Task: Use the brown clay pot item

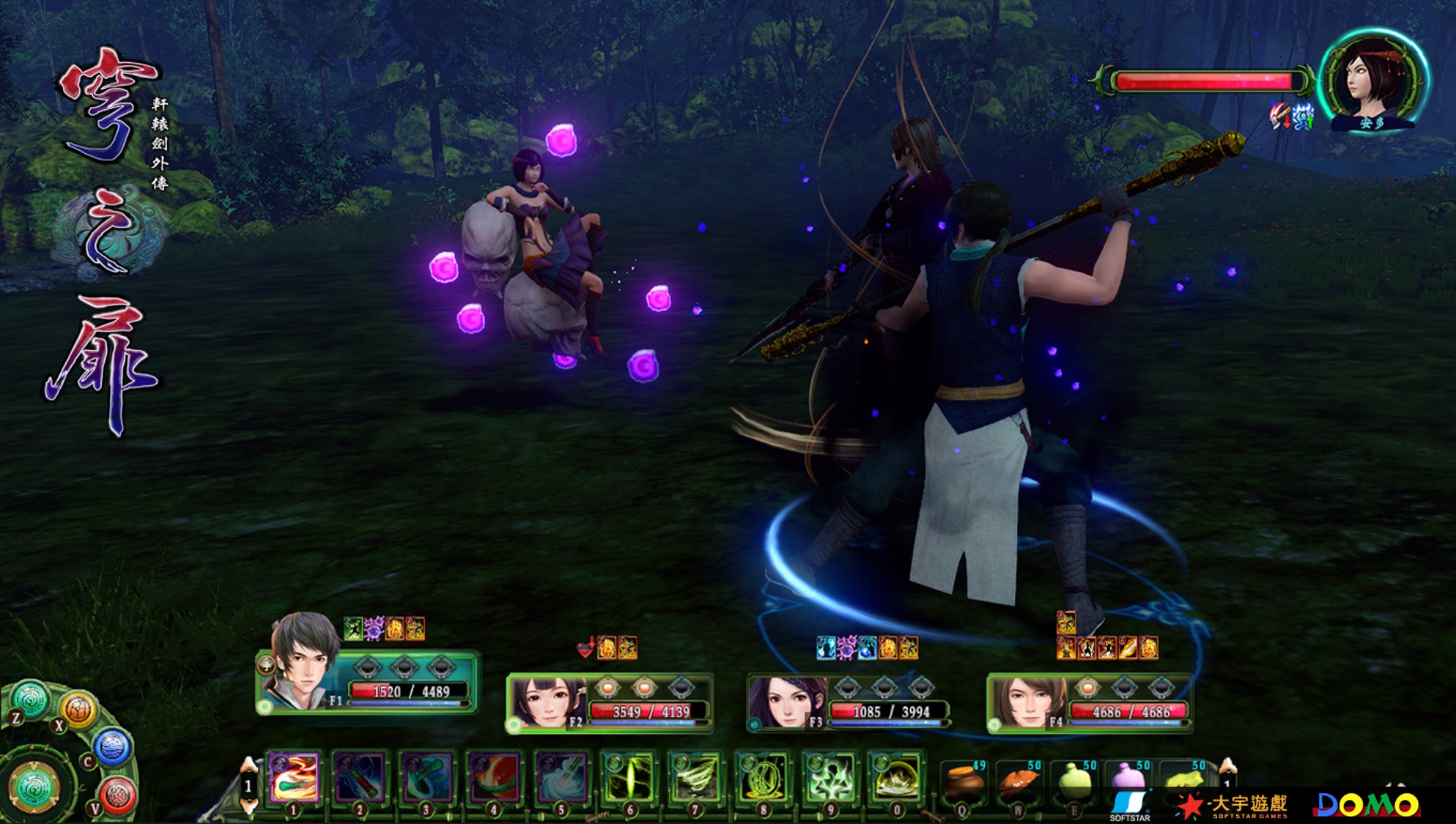Action: (x=963, y=782)
